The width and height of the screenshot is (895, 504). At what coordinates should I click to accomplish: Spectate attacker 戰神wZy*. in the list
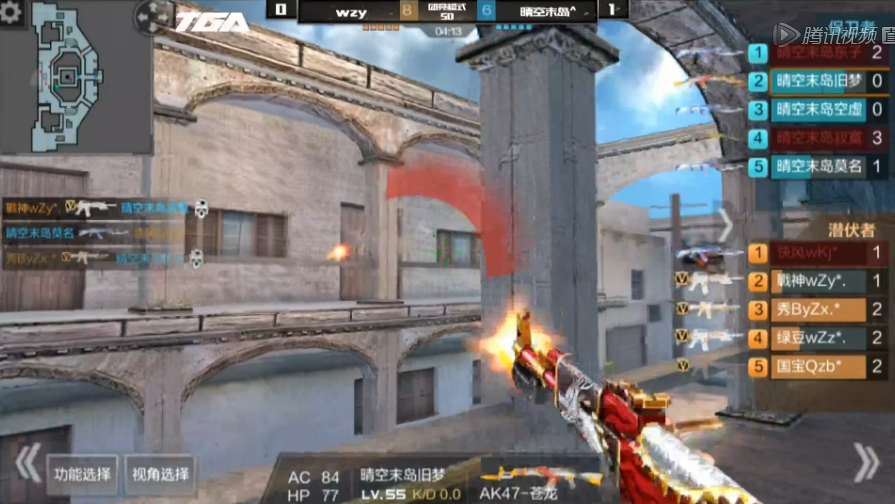(x=818, y=281)
